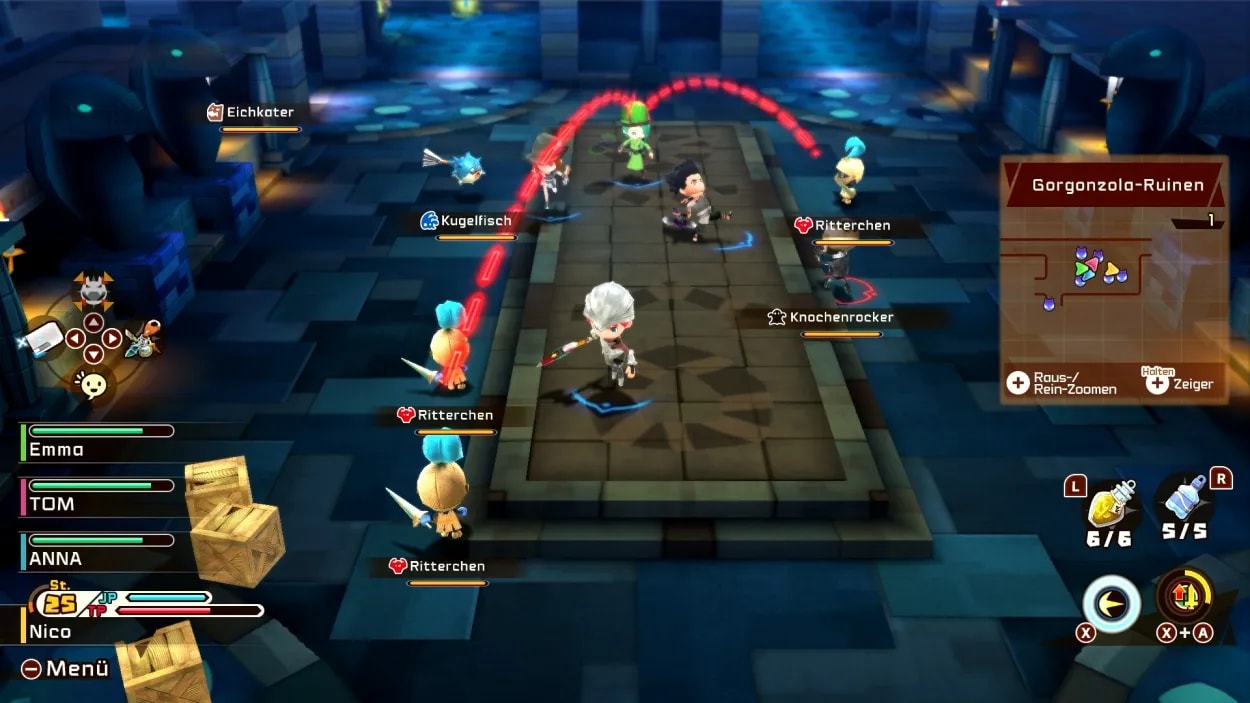Select Emma in the party list
This screenshot has width=1250, height=703.
[x=56, y=449]
